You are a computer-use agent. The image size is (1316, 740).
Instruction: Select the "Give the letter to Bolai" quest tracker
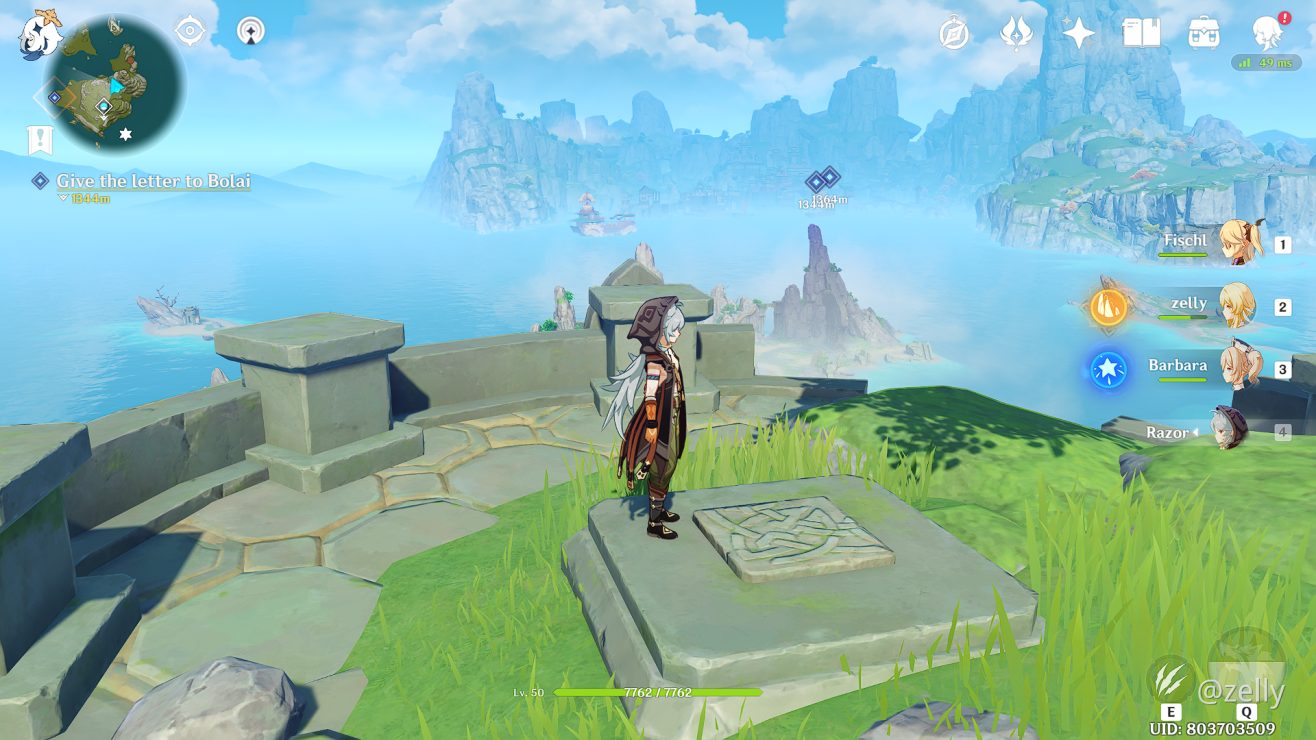(x=152, y=181)
